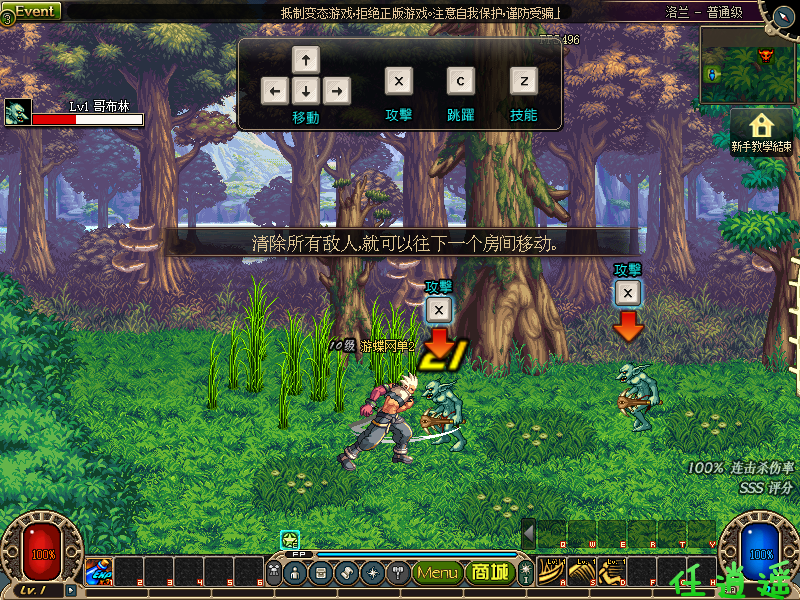Image resolution: width=800 pixels, height=600 pixels.
Task: Open the quest scroll icon
Action: 346,573
